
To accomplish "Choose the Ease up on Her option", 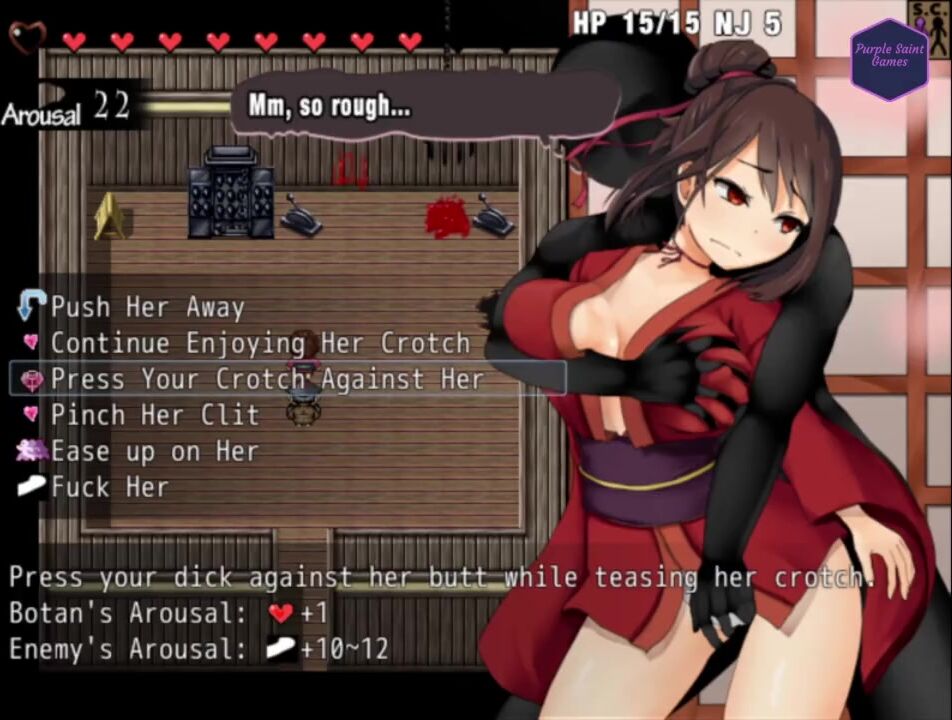I will point(155,451).
